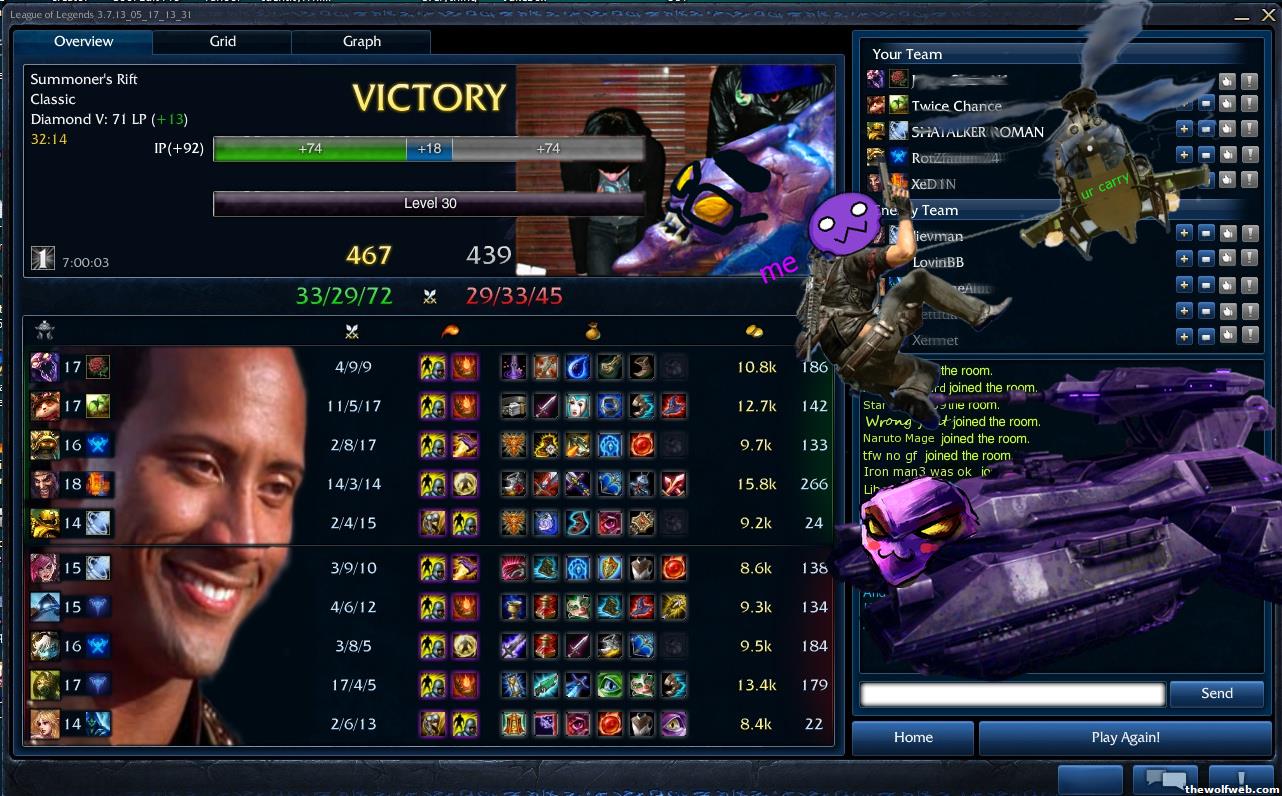Focus the chat text input box
Viewport: 1282px width, 796px height.
tap(1012, 694)
